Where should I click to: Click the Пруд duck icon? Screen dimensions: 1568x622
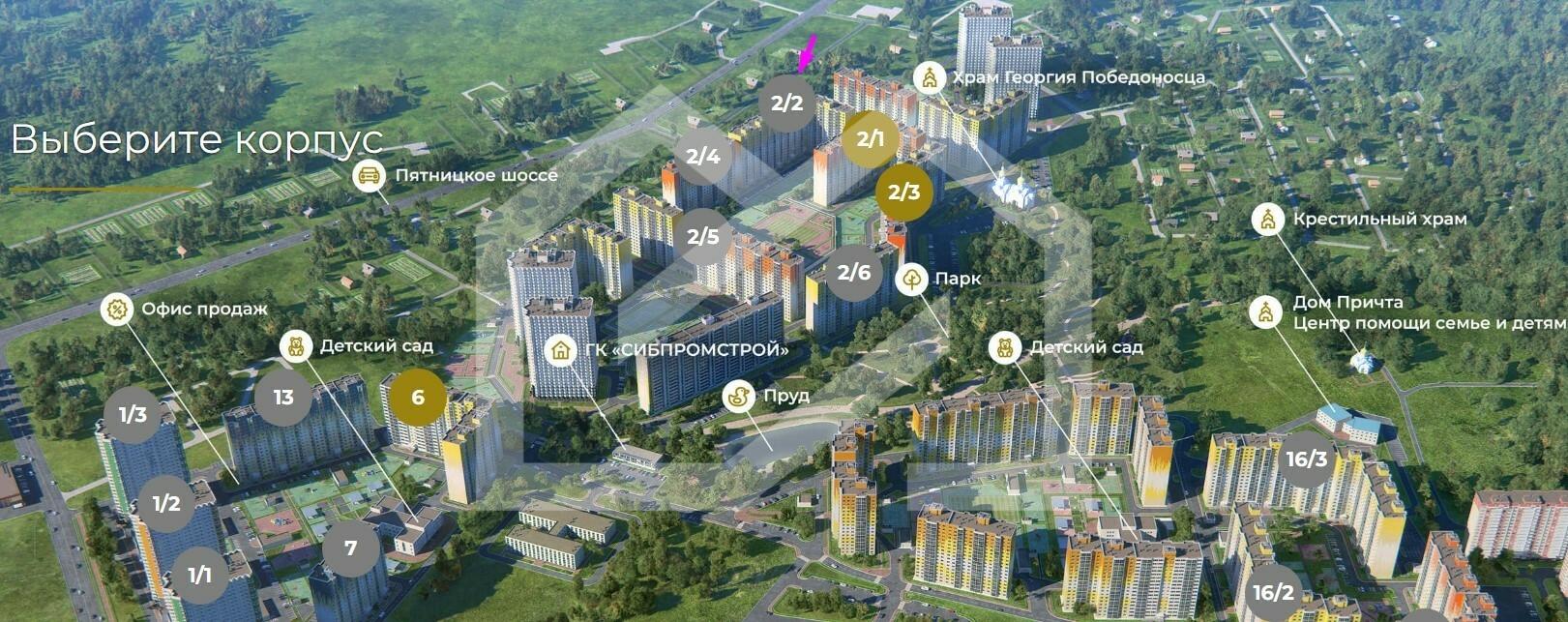739,396
